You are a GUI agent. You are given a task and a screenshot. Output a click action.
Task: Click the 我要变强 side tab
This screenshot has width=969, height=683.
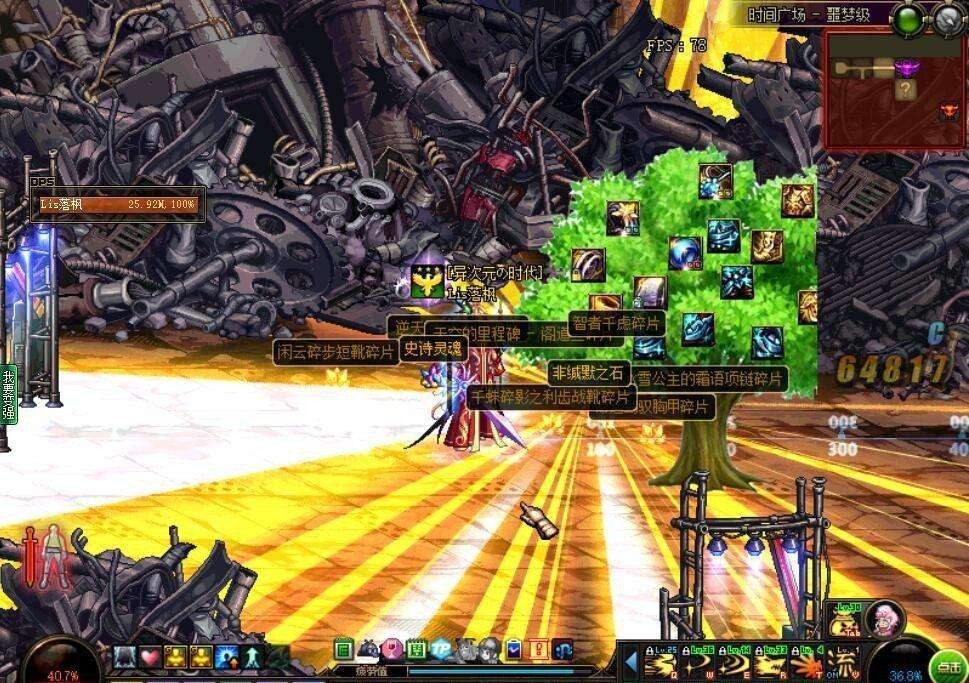pyautogui.click(x=9, y=395)
